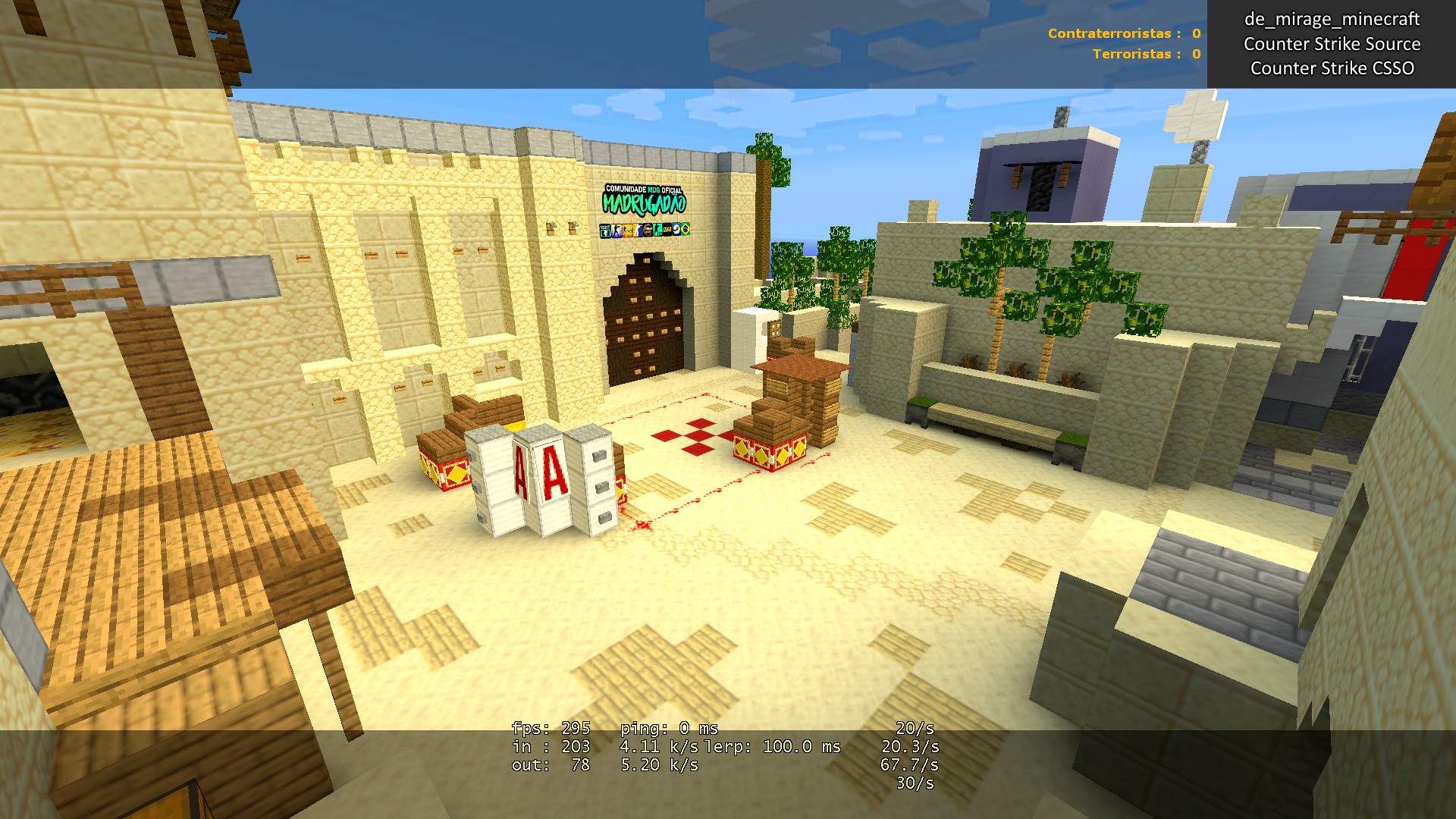Click the leftmost teal shooter icon on the banner
The width and height of the screenshot is (1456, 819).
tap(605, 231)
